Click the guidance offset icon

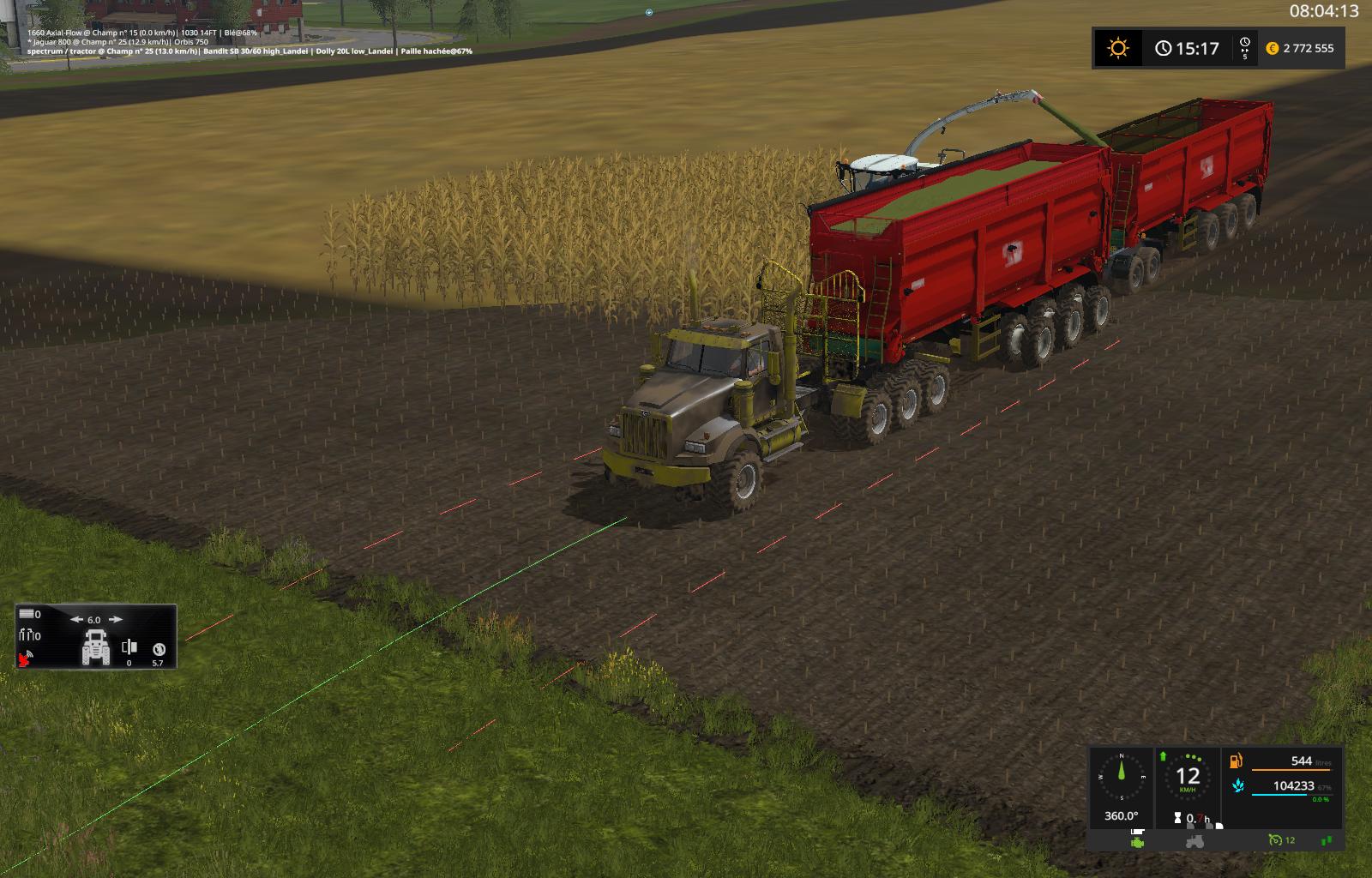129,647
